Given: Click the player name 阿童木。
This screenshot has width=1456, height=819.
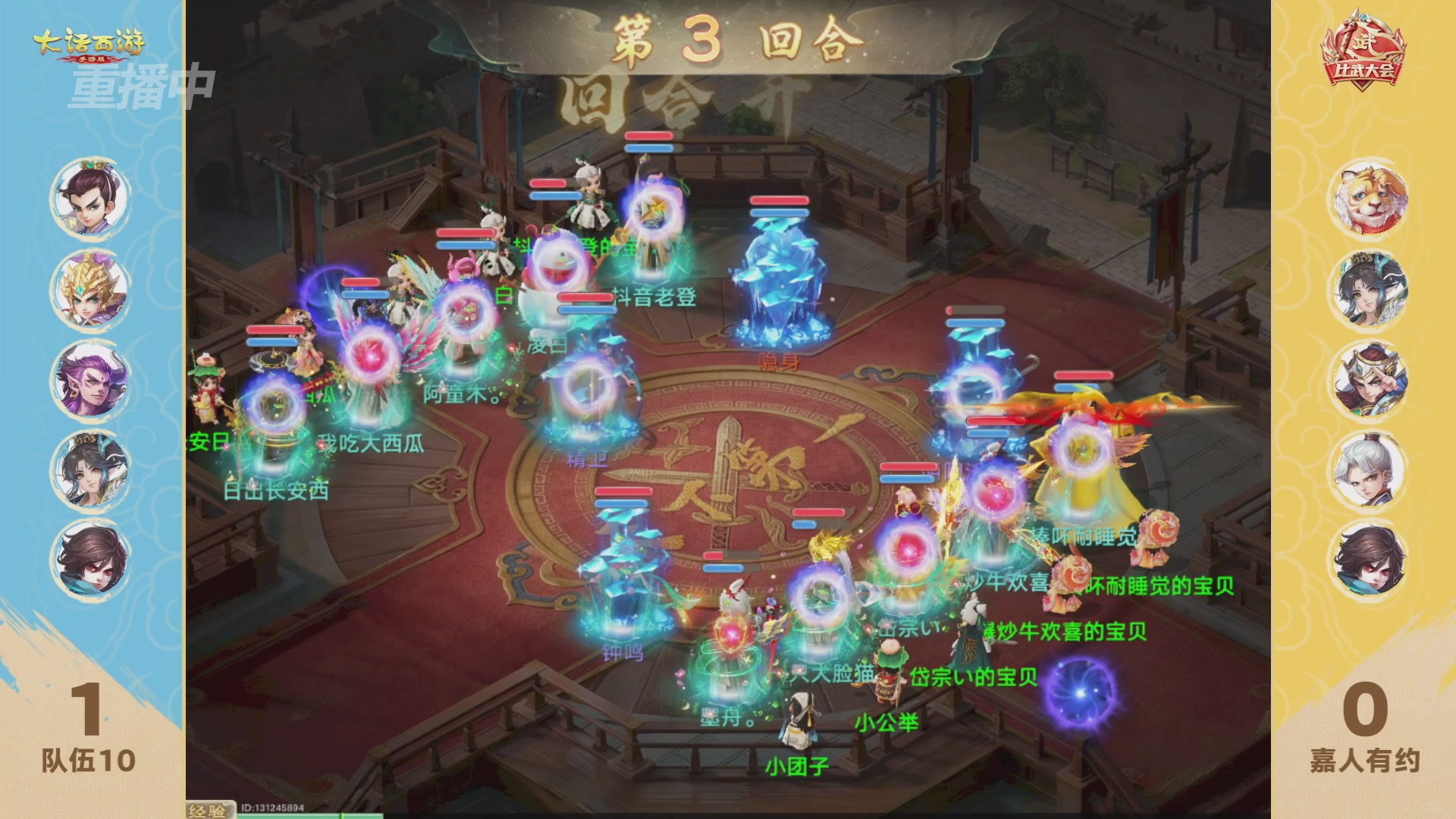Looking at the screenshot, I should pyautogui.click(x=463, y=394).
